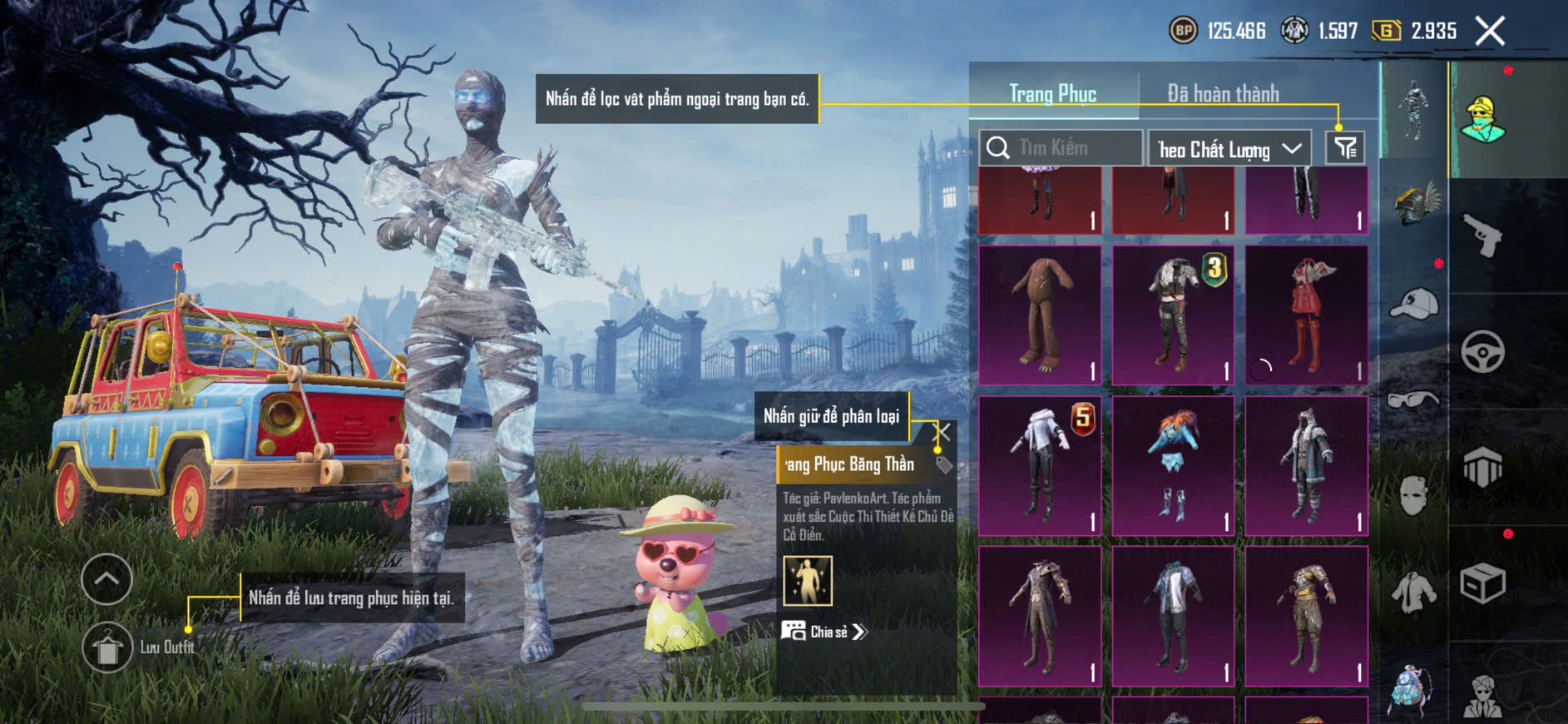Select the steering wheel vehicle category
1568x724 pixels.
pyautogui.click(x=1482, y=352)
